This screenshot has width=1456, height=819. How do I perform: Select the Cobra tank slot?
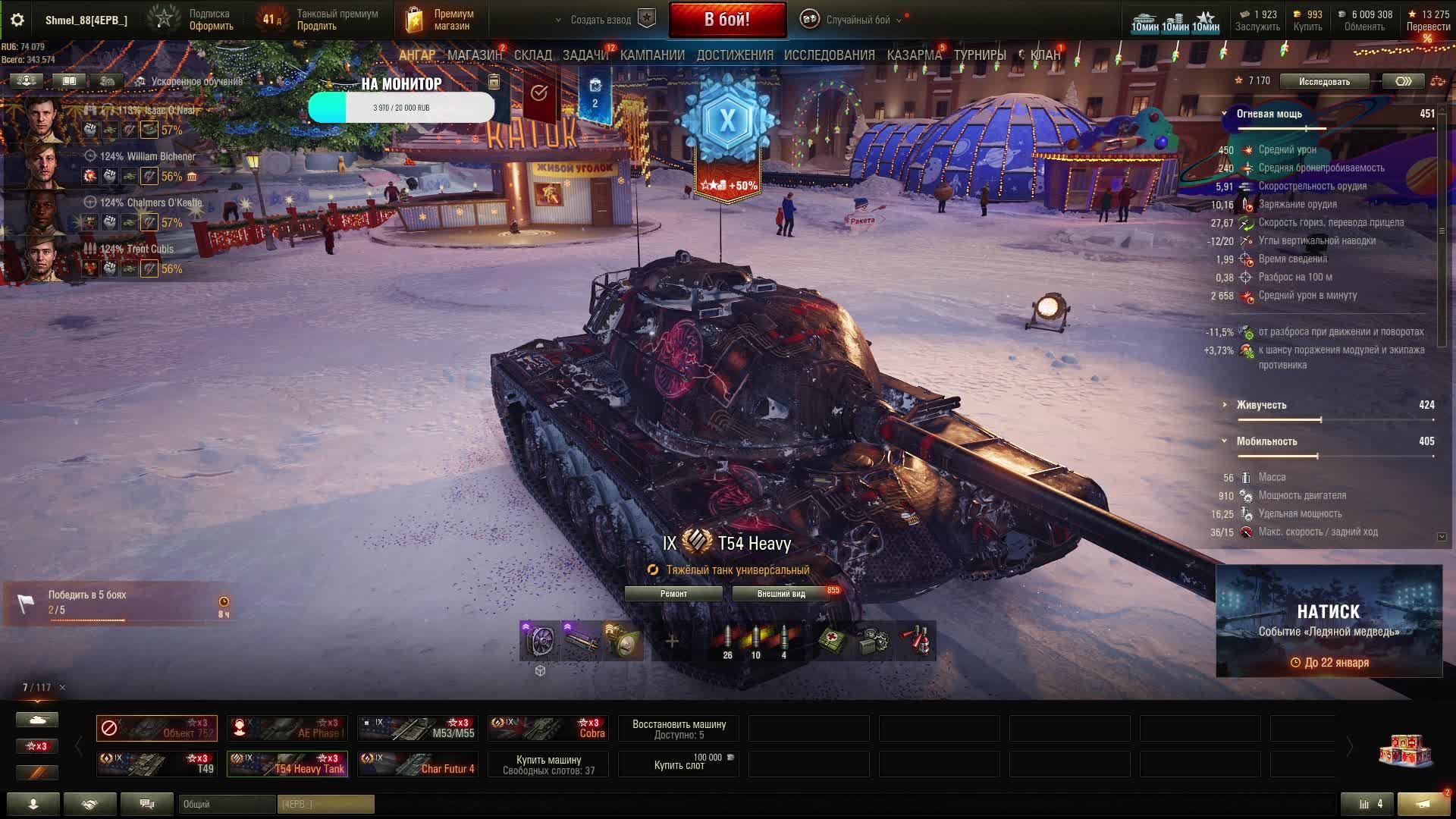(548, 728)
